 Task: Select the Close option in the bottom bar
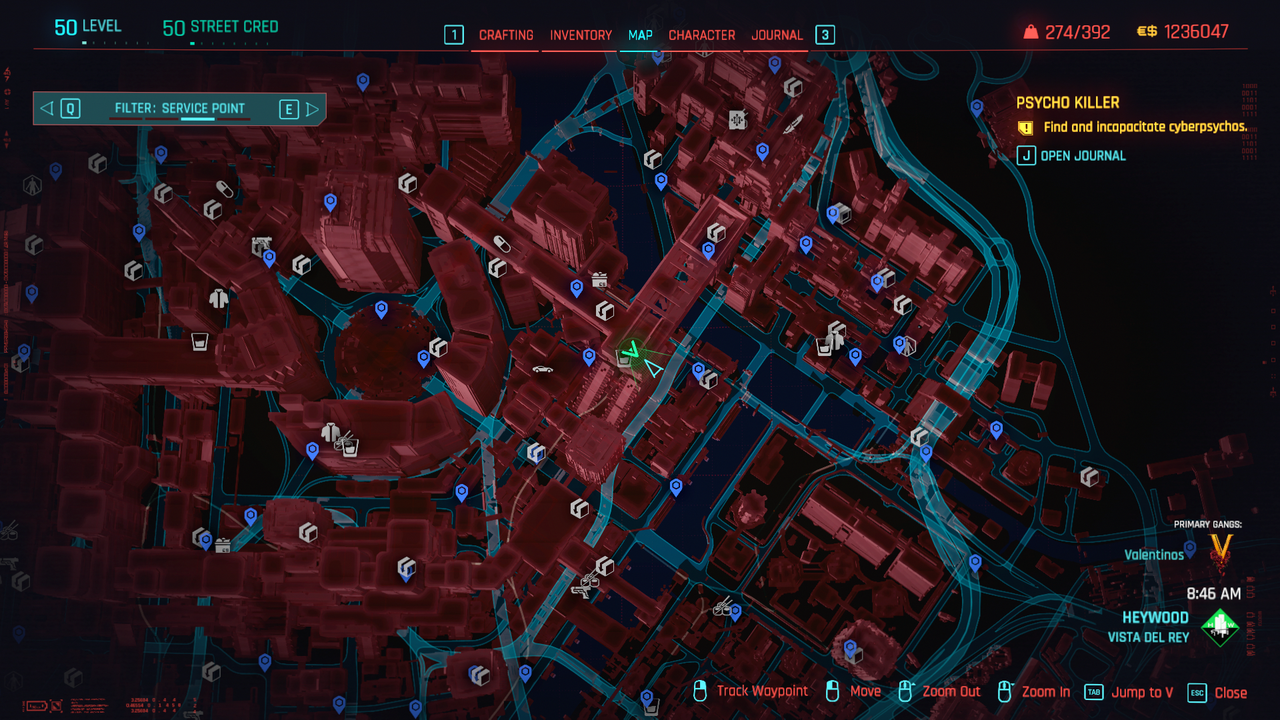[1230, 692]
